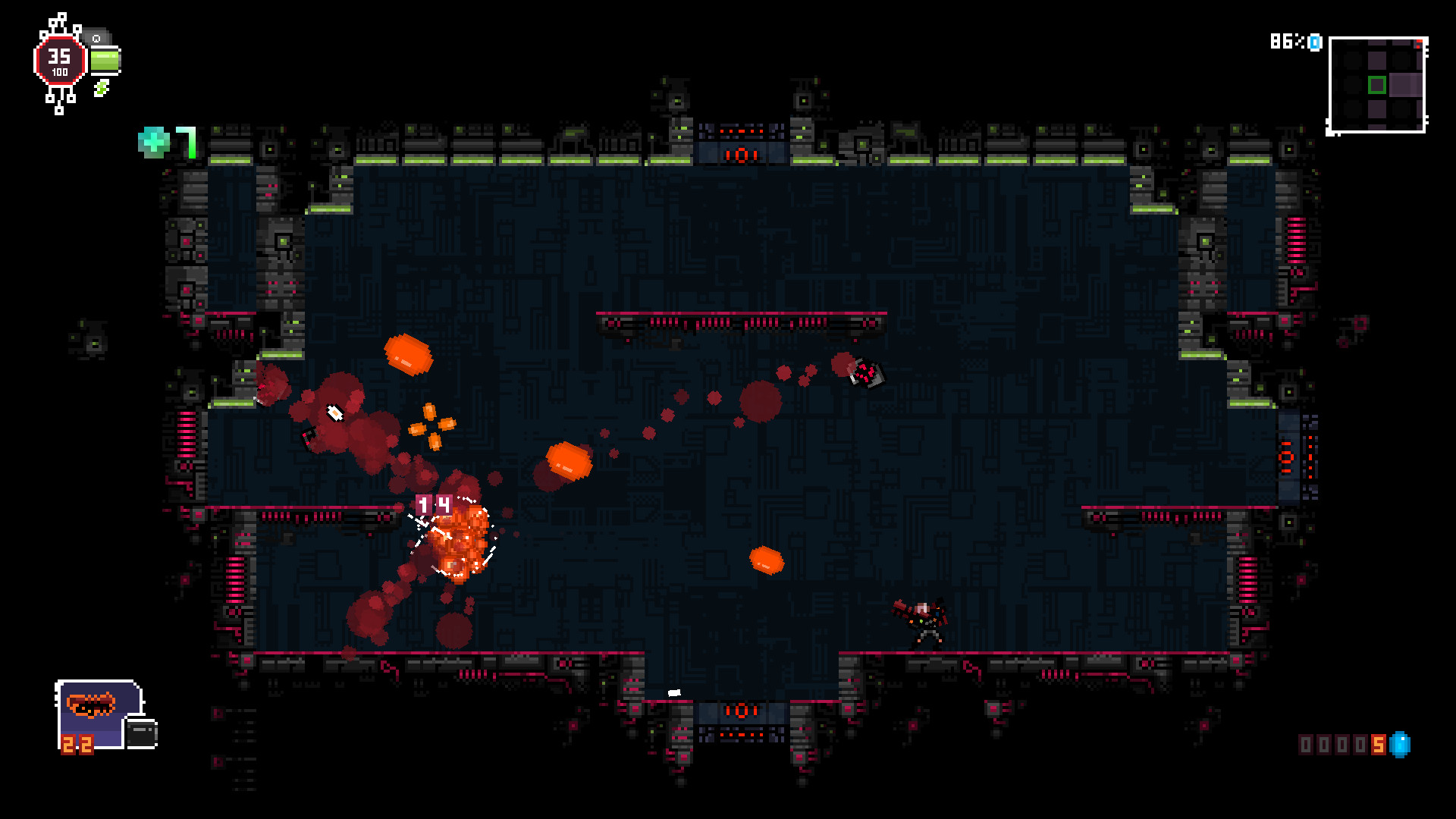Select the green energy battery icon
Viewport: 1456px width, 819px height.
(x=105, y=61)
